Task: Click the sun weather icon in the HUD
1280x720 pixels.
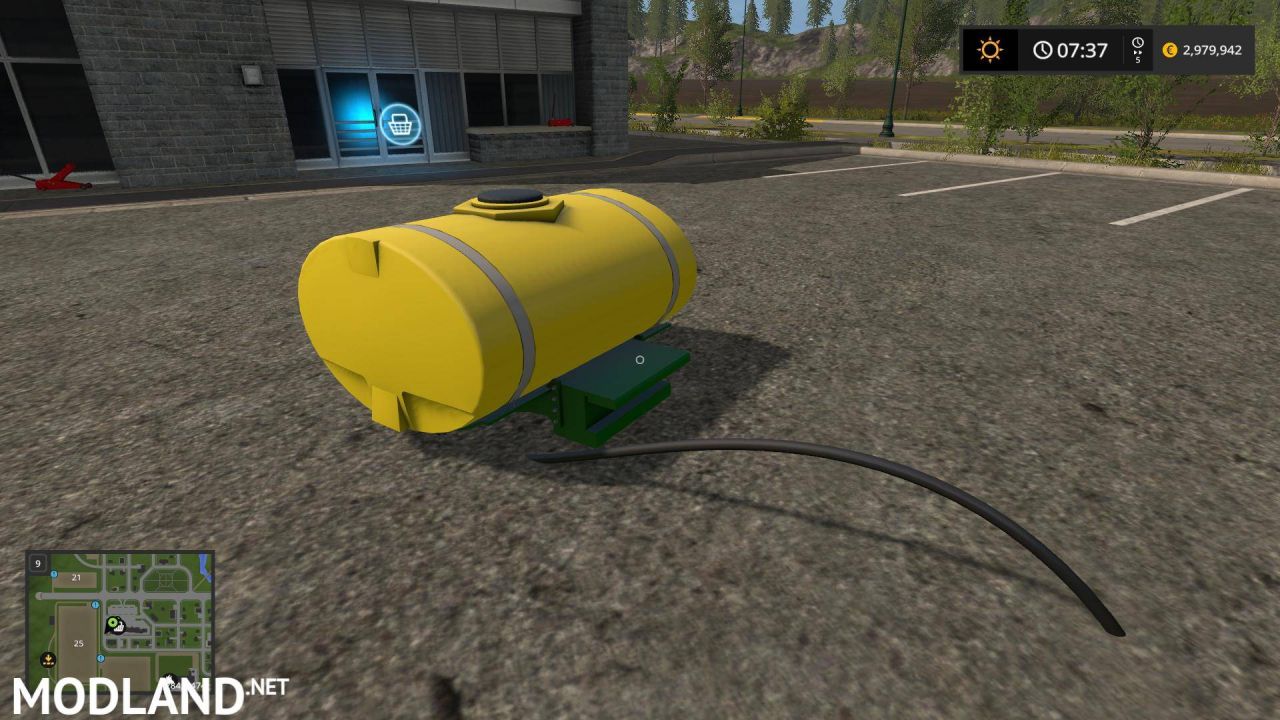Action: pos(988,48)
